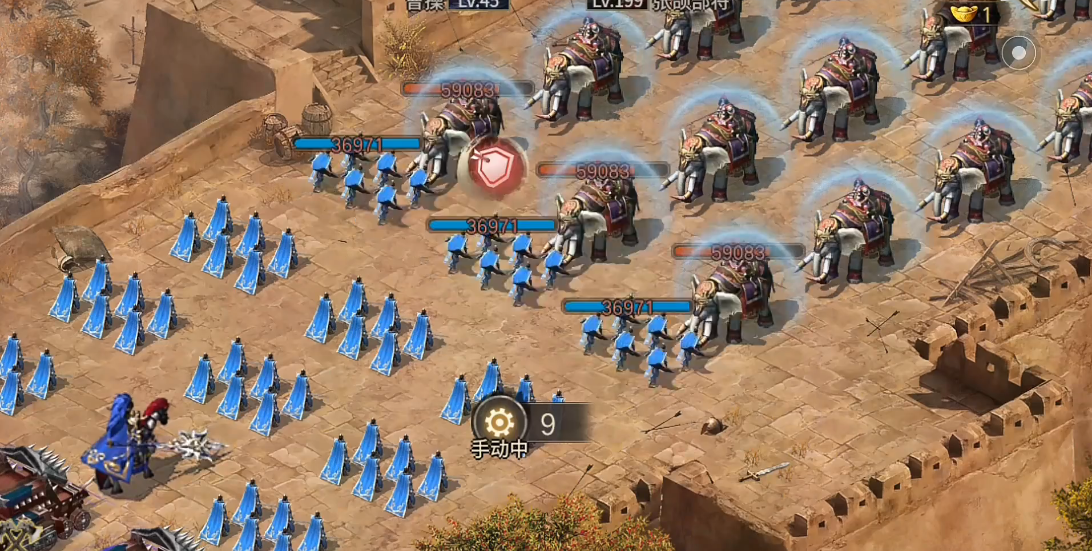Viewport: 1092px width, 551px height.
Task: Tap the round floating button beside the gold ingot
Action: coord(1019,52)
